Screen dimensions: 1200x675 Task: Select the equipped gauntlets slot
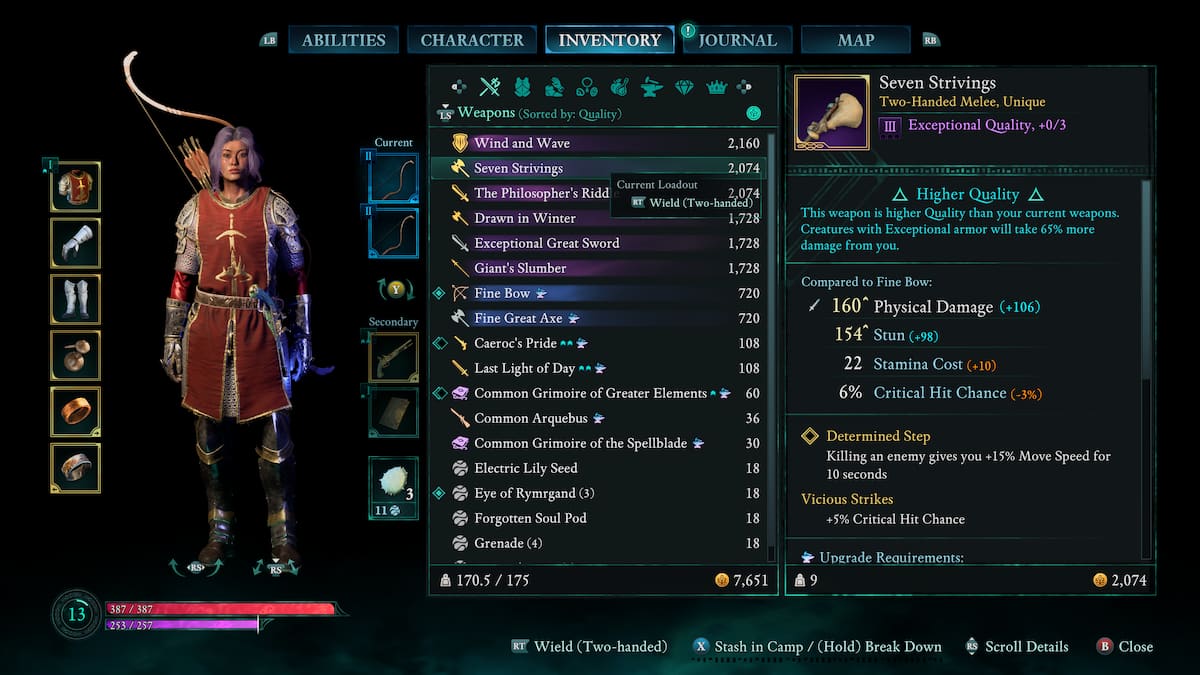click(76, 243)
